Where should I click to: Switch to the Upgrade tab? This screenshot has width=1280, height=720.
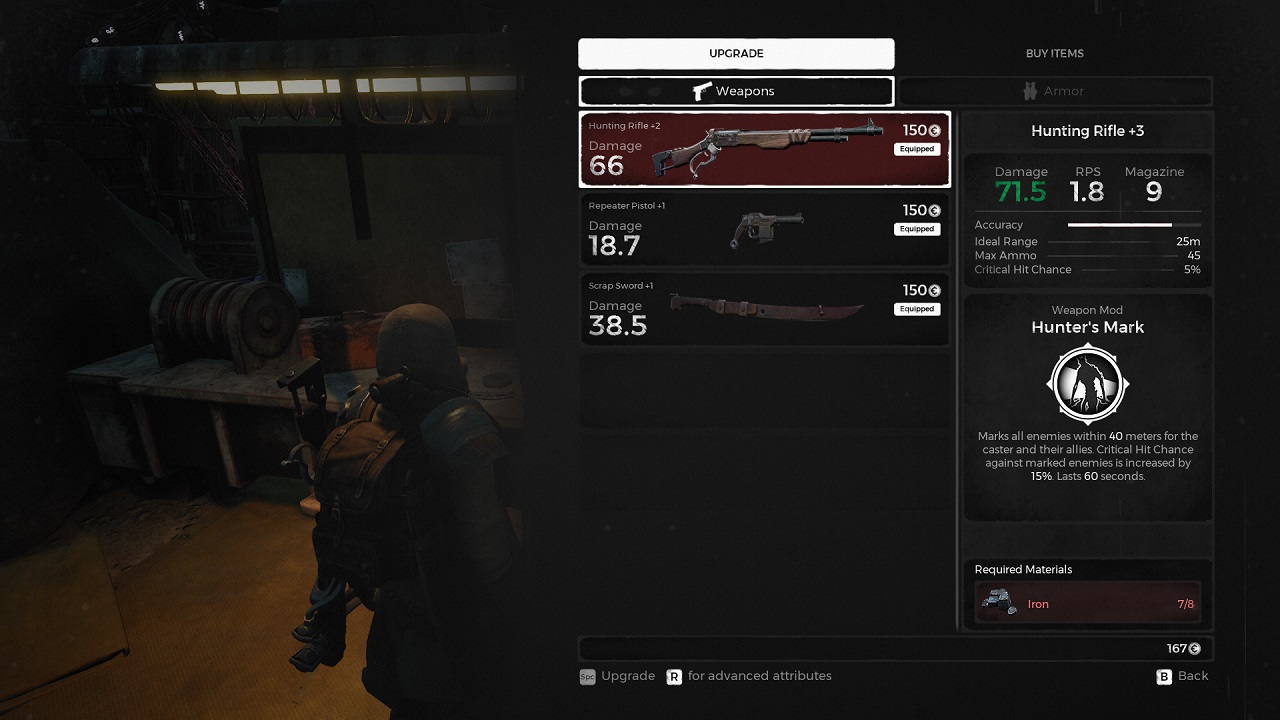point(736,54)
